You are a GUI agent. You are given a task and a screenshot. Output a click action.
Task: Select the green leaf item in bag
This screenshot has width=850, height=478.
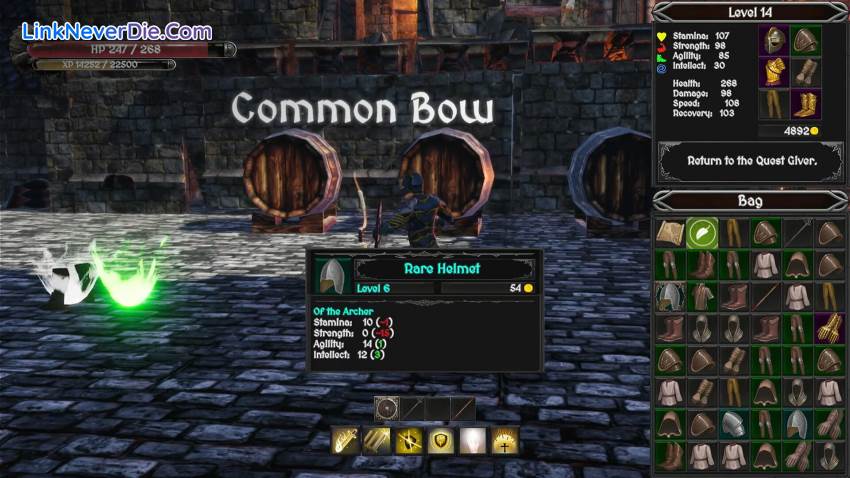pos(701,232)
